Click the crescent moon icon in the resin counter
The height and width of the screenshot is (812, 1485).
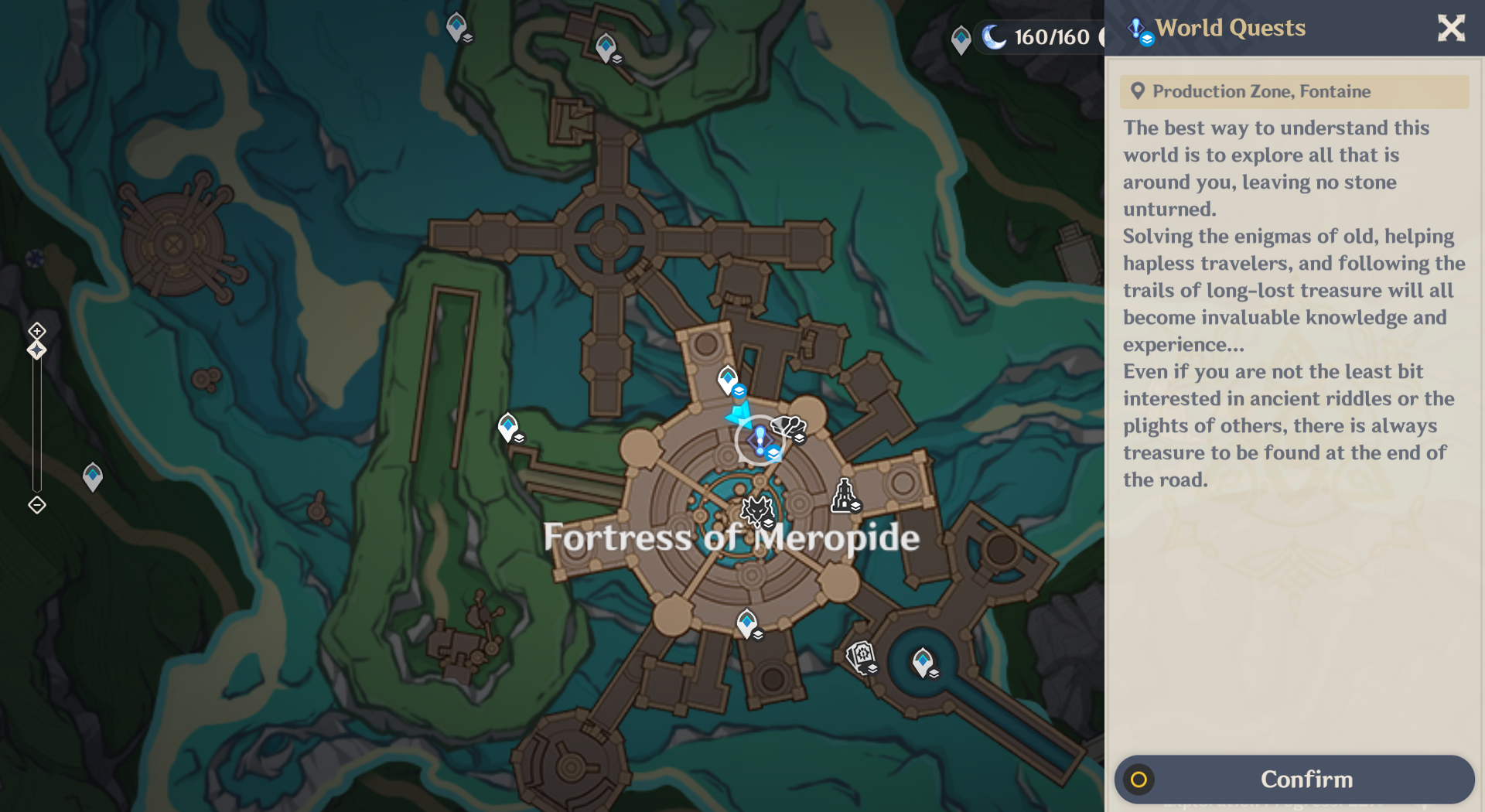pyautogui.click(x=995, y=36)
